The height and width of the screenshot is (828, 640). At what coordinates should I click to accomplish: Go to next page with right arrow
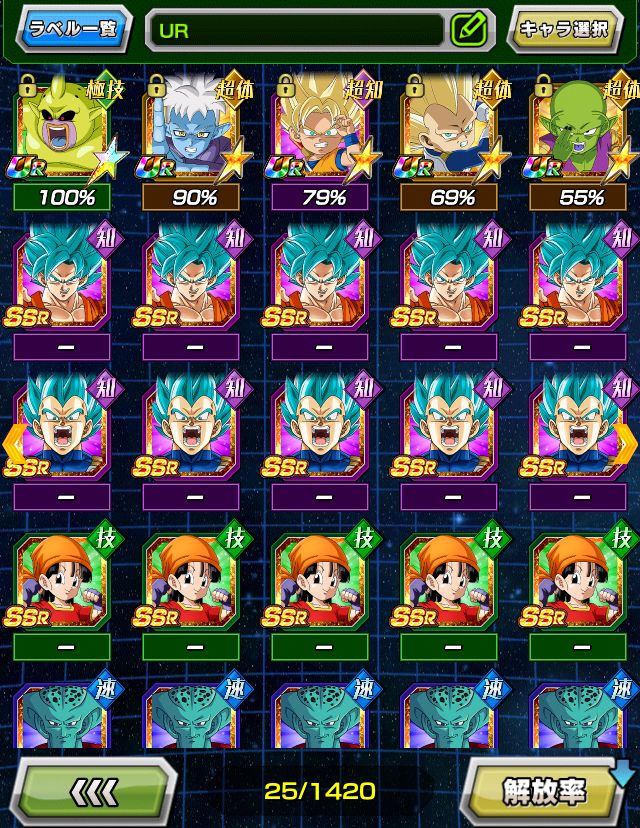coord(626,441)
